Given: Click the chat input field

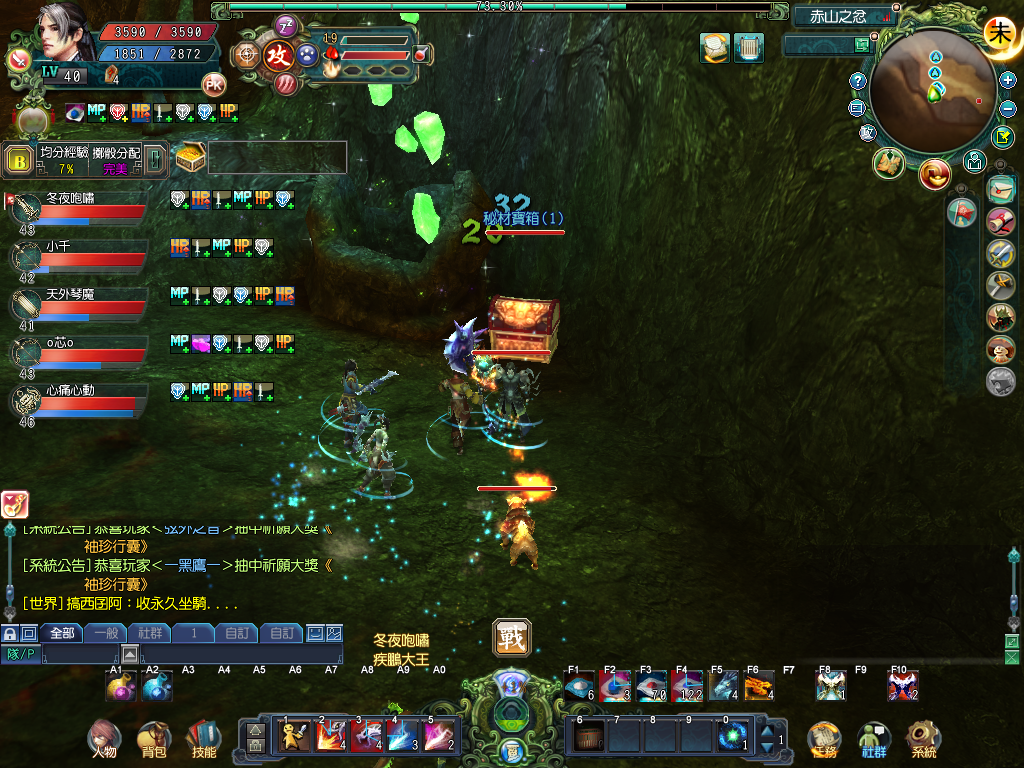Looking at the screenshot, I should pos(190,655).
